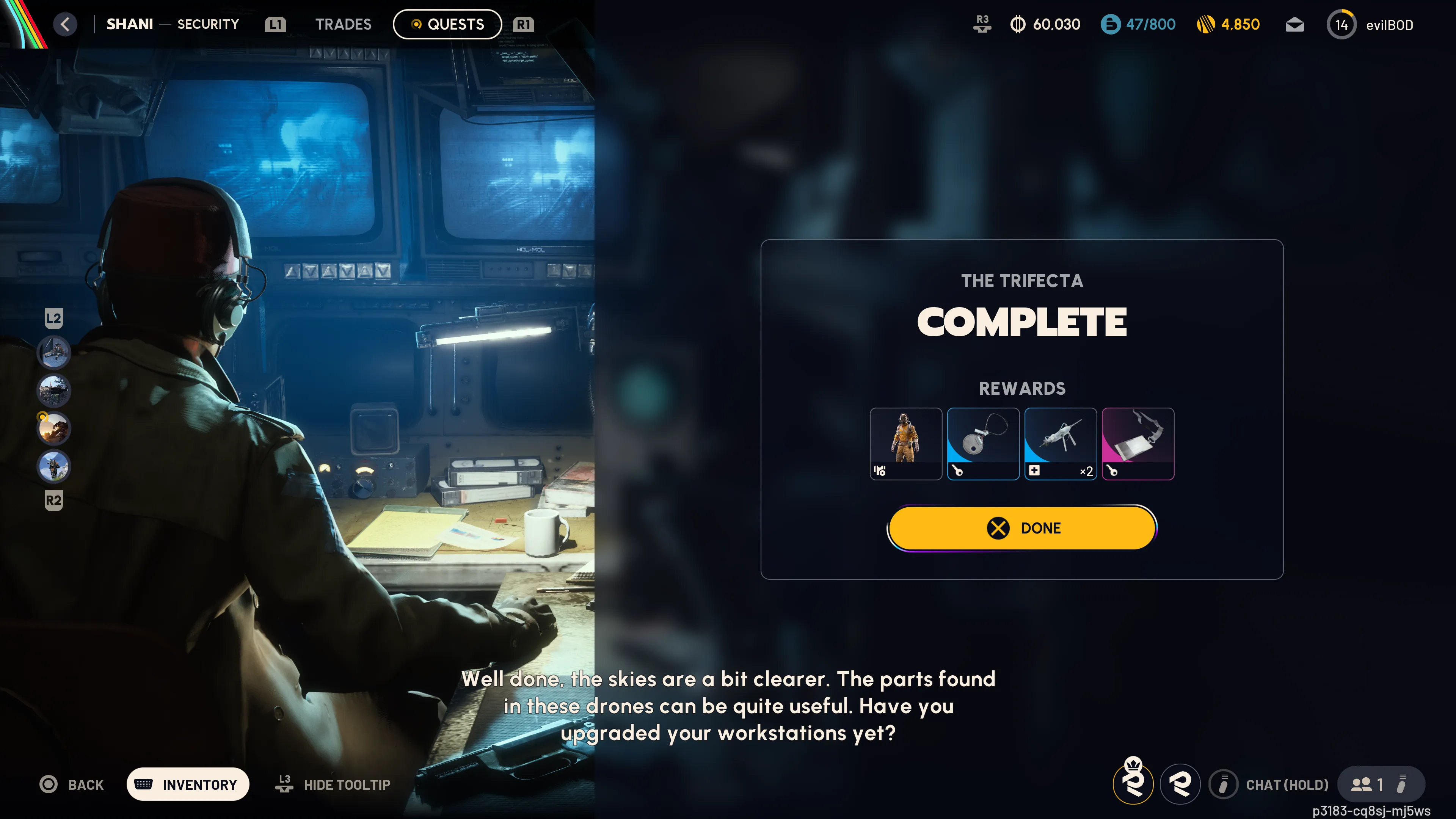Screen dimensions: 1456x819
Task: Select the QUESTS tab
Action: (x=447, y=24)
